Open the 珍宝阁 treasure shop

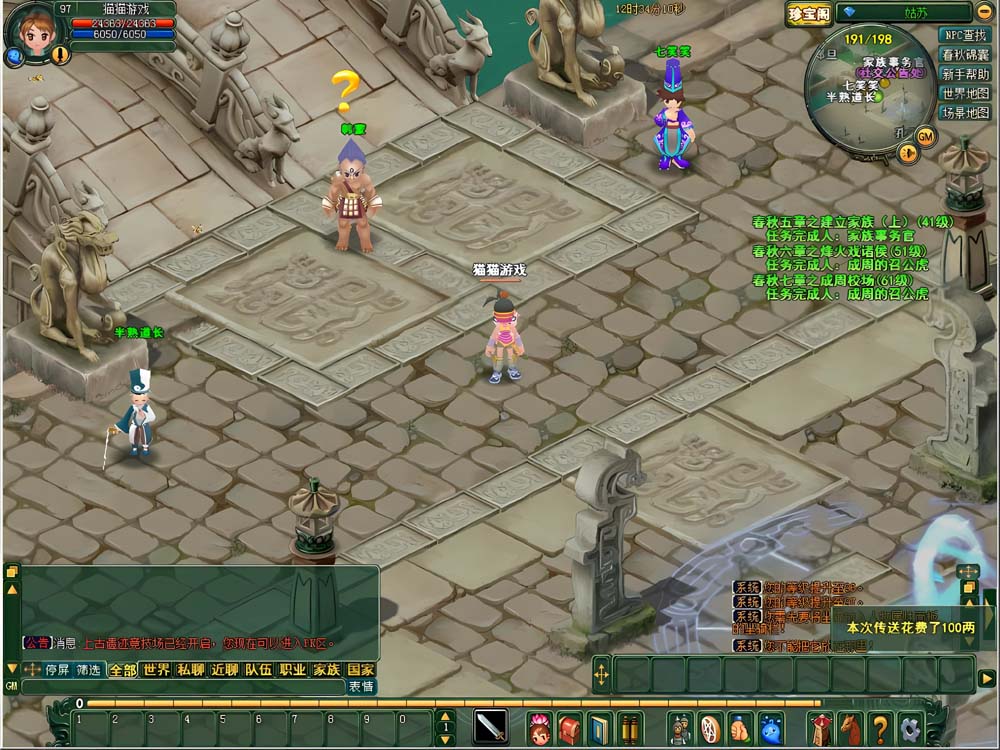[x=808, y=13]
